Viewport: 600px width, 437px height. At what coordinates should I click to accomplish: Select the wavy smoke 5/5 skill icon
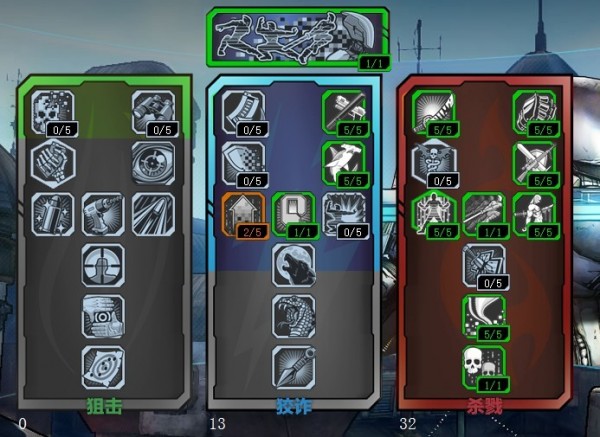click(x=484, y=315)
